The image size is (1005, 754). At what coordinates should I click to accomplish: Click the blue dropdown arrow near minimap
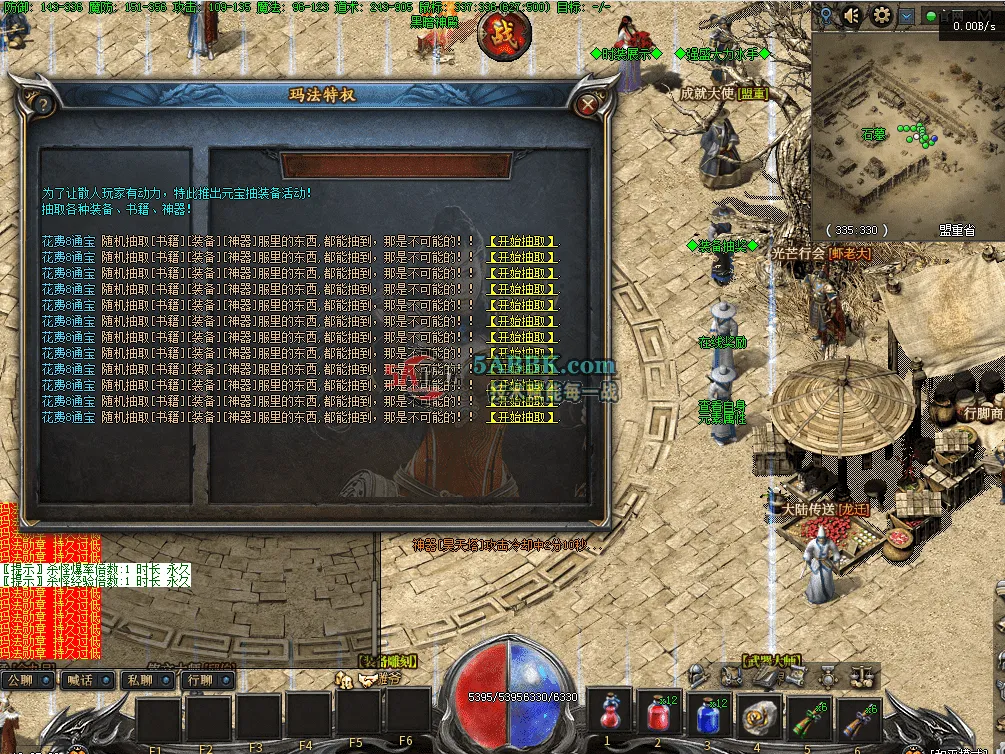tap(907, 16)
